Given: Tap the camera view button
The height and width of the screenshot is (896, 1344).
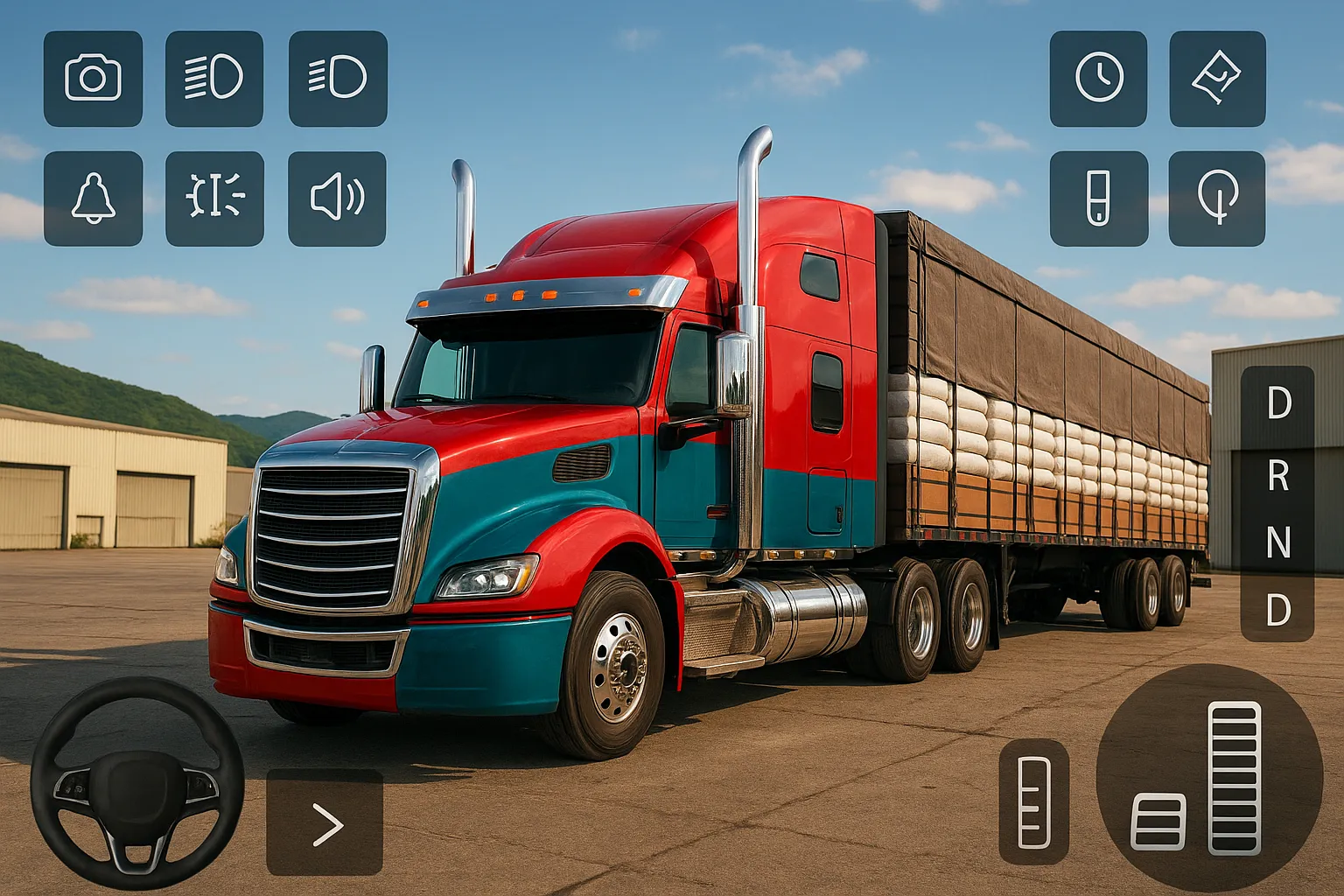Looking at the screenshot, I should click(x=93, y=79).
